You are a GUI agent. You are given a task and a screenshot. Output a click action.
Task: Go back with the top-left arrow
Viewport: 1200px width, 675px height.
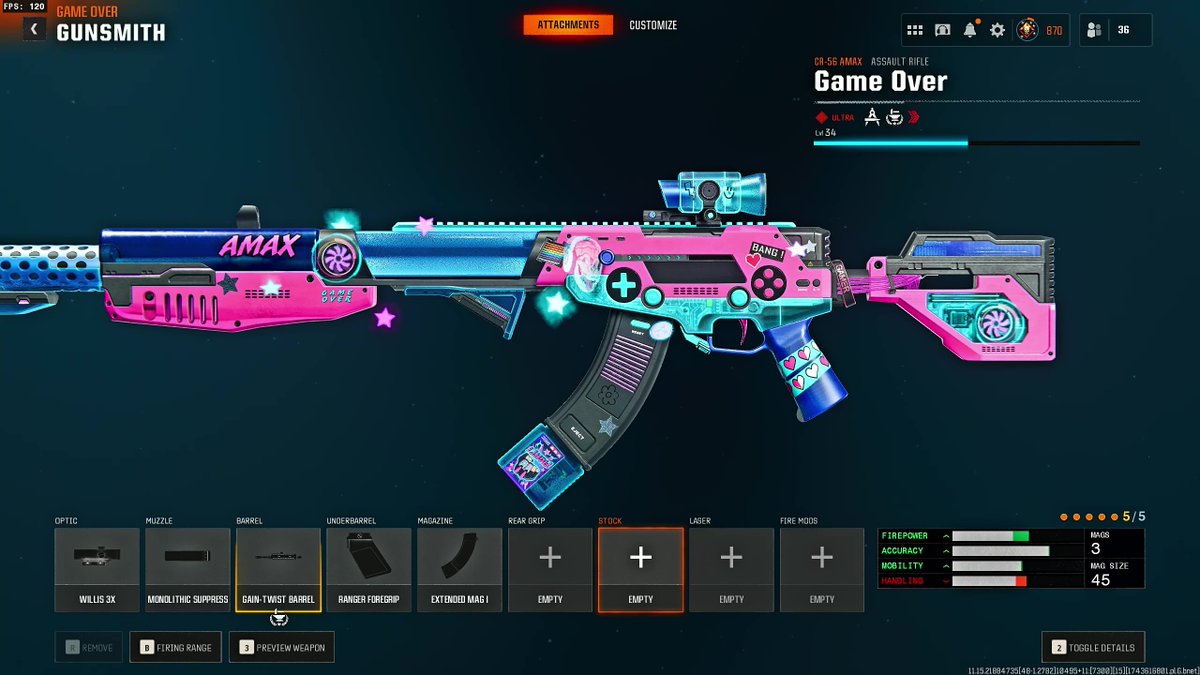pyautogui.click(x=34, y=30)
